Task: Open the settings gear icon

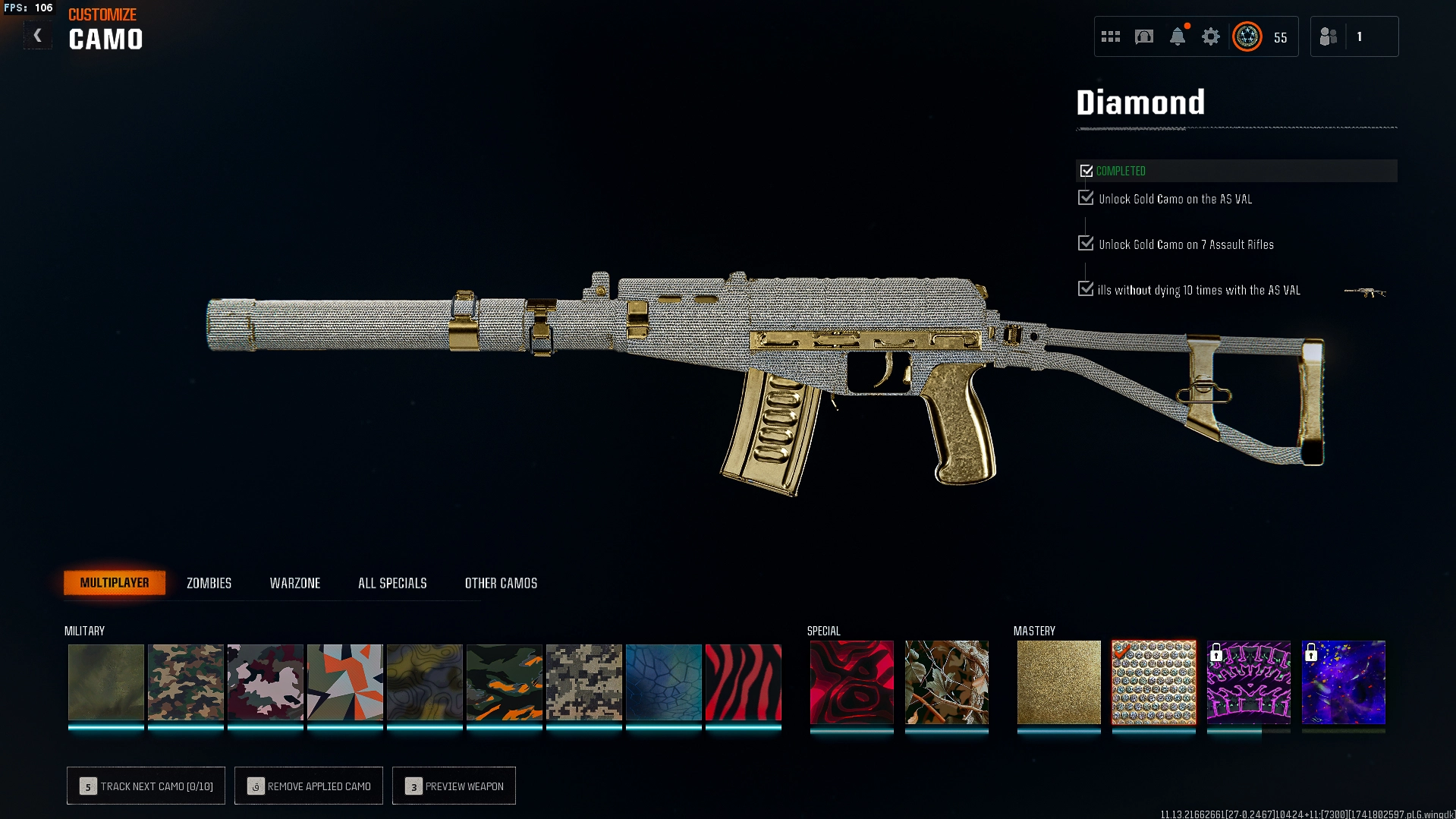Action: 1210,36
